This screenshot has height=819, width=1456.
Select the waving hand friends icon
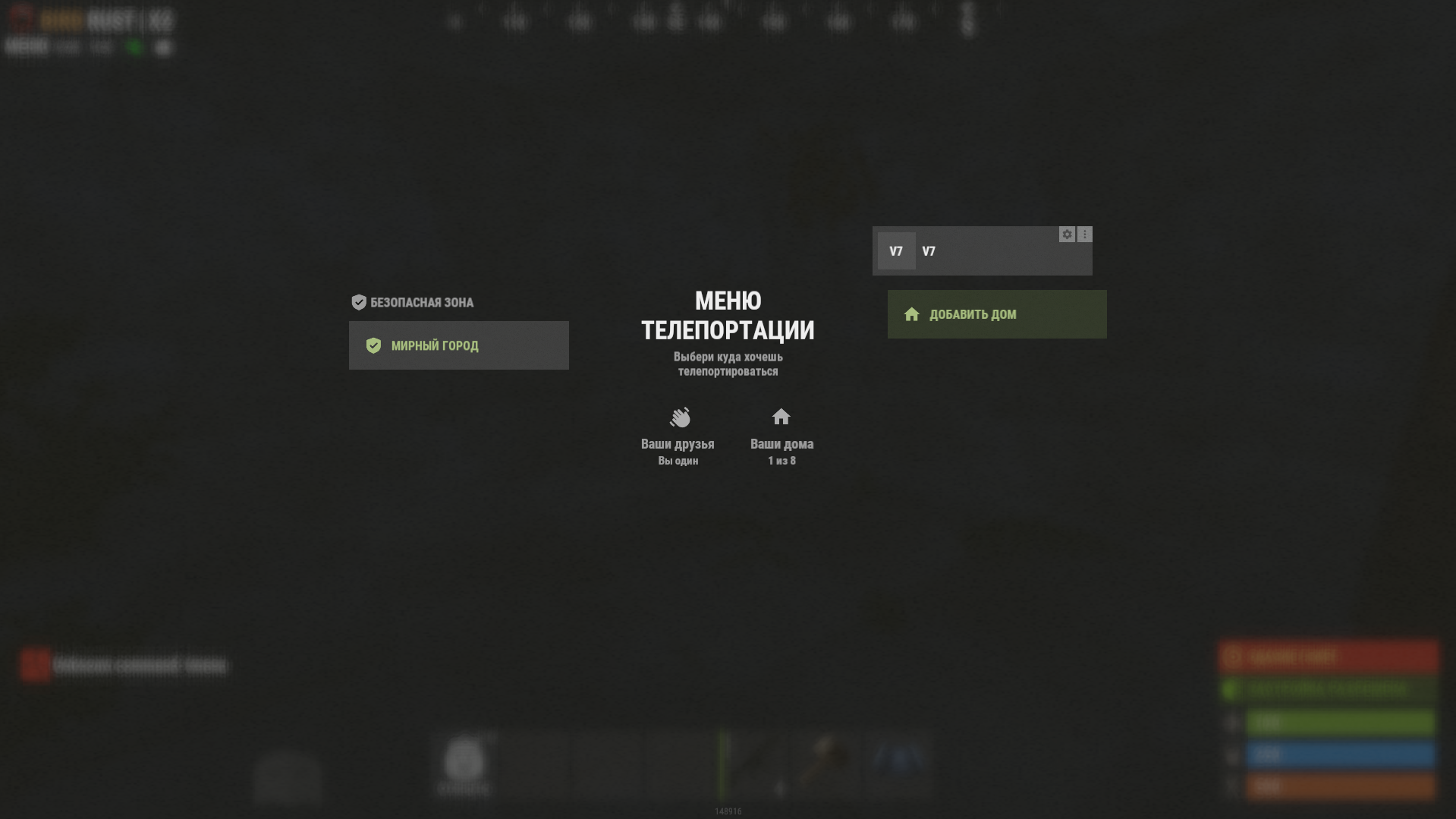pos(679,418)
